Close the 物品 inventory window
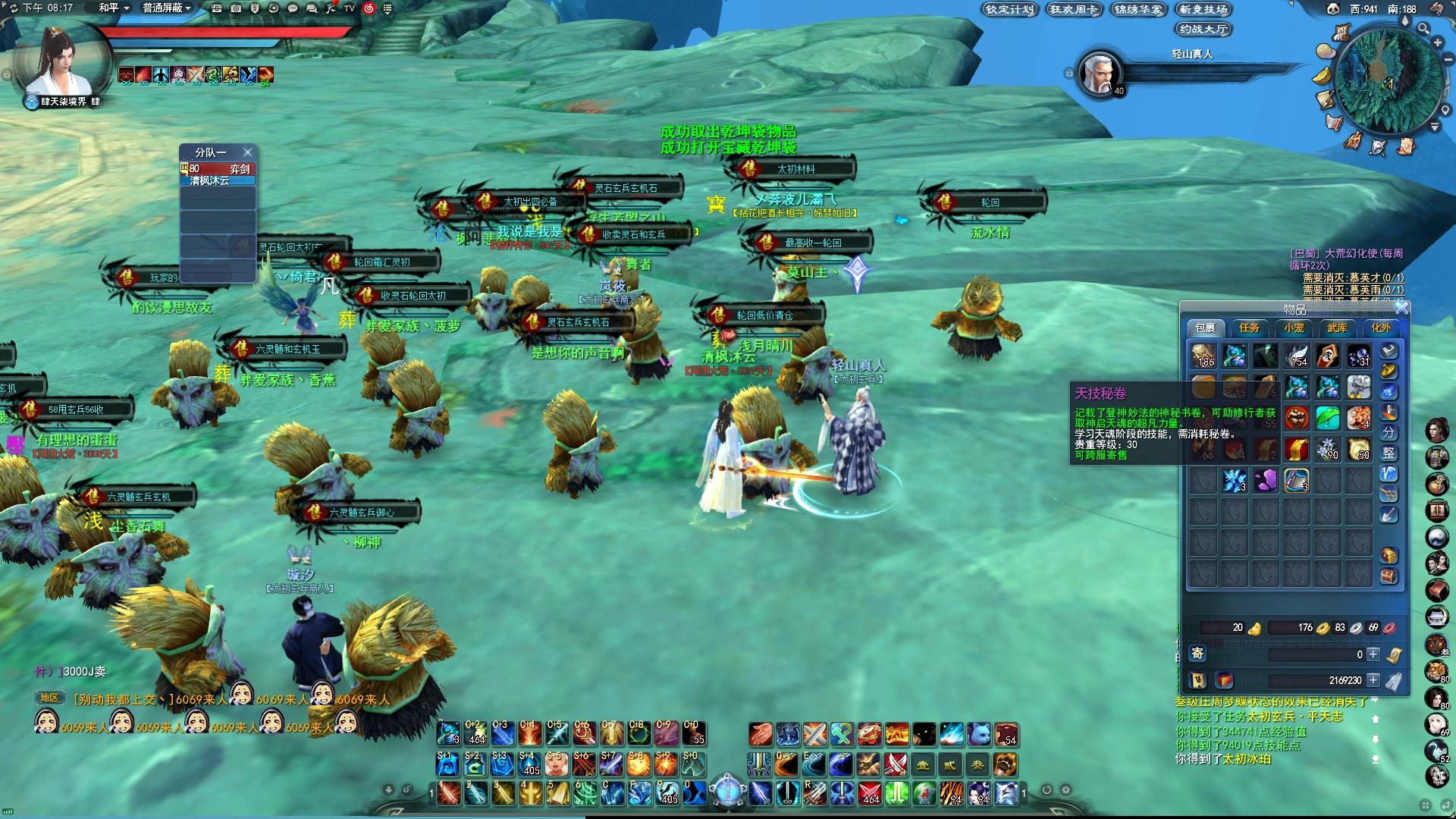The image size is (1456, 819). 1401,308
